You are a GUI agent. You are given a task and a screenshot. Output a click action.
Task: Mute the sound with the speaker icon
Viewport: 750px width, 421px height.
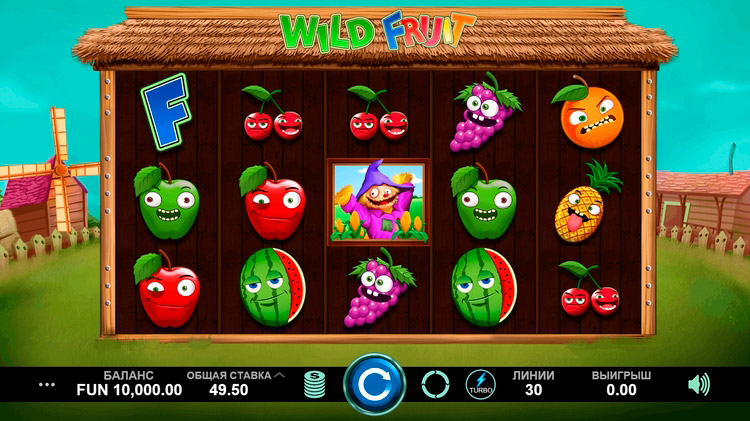click(x=697, y=383)
